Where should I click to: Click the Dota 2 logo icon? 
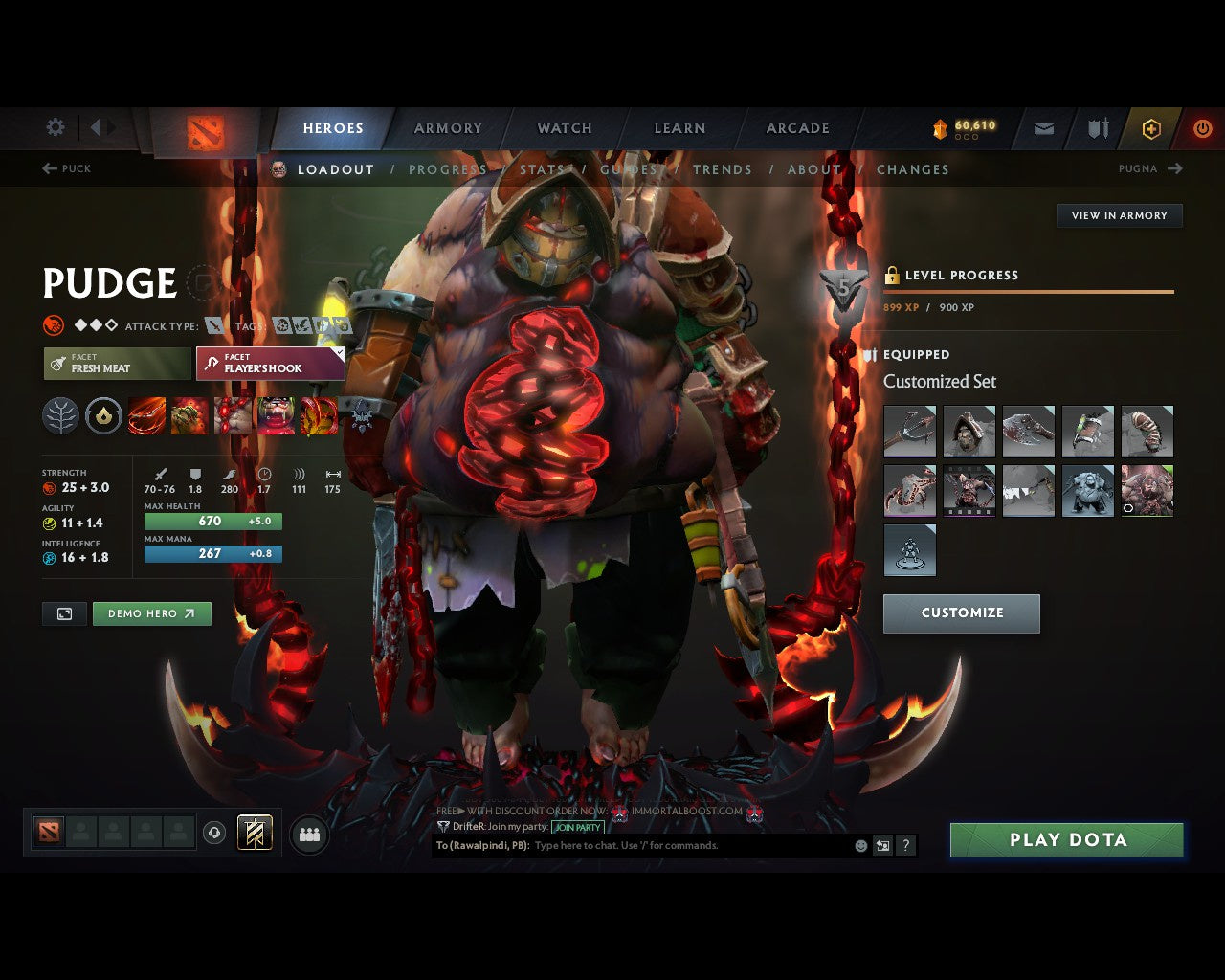tap(204, 134)
